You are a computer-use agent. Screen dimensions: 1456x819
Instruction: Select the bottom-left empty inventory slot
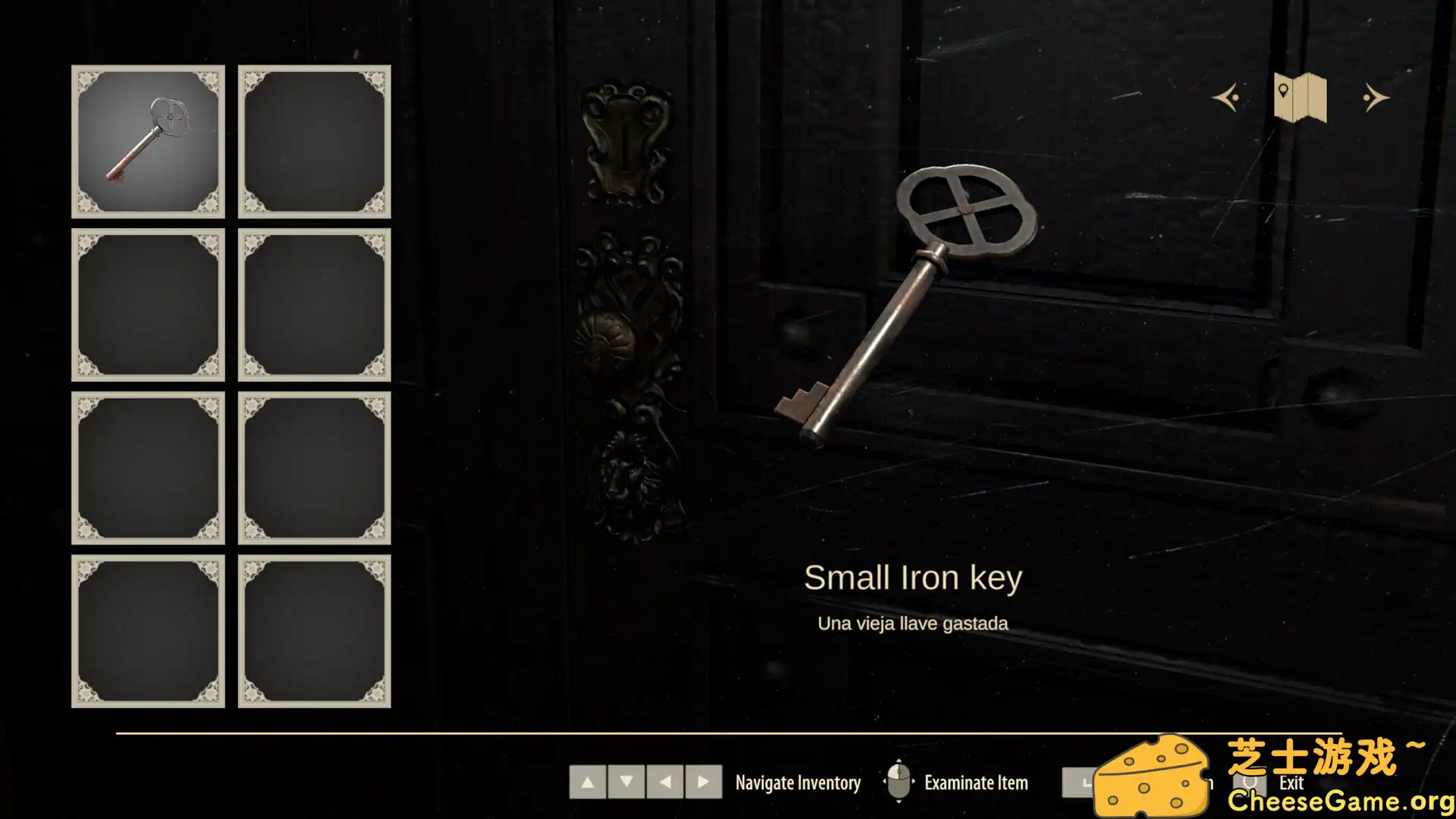pos(148,631)
